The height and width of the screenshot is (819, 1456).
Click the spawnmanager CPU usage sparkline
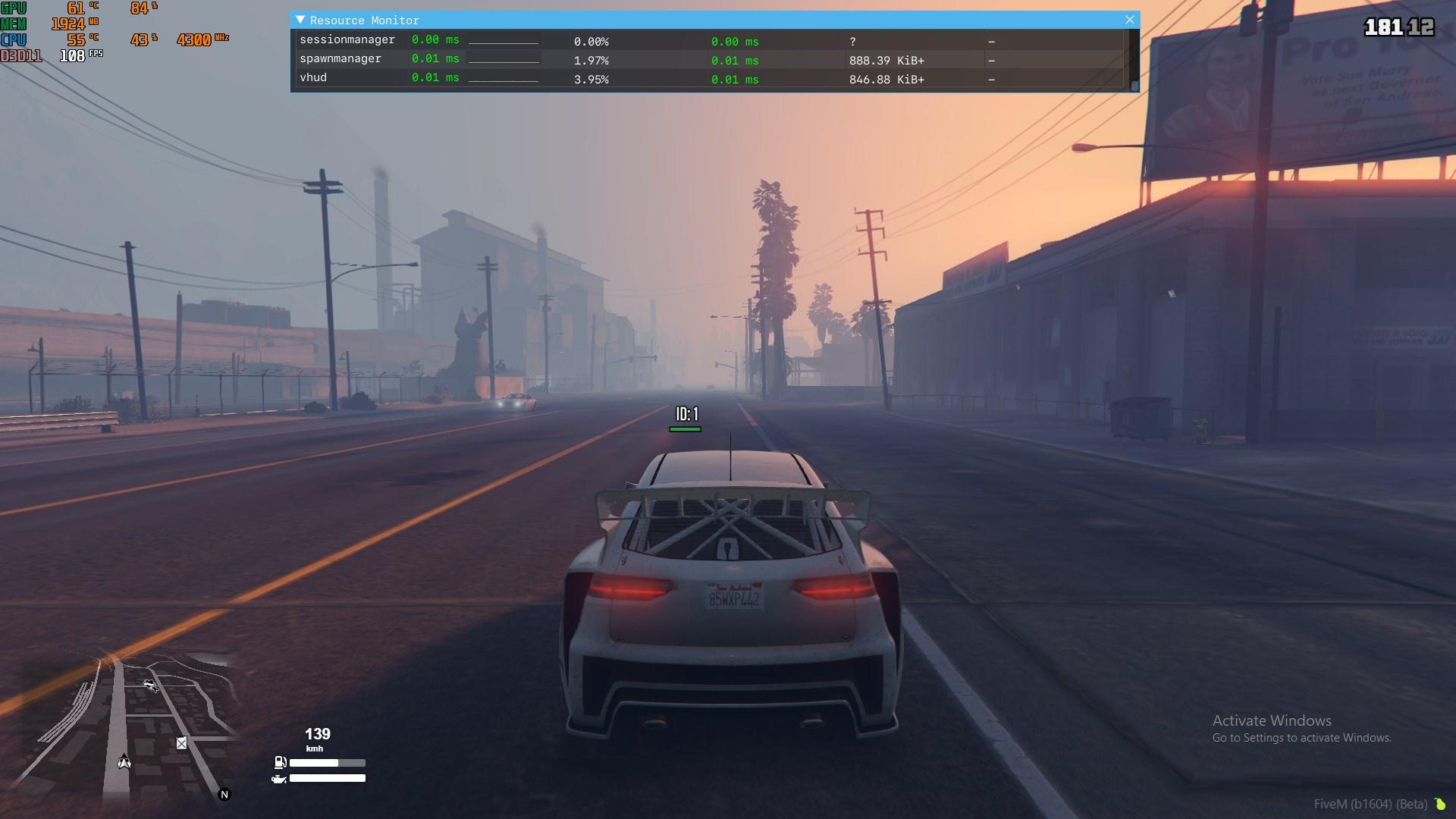504,59
